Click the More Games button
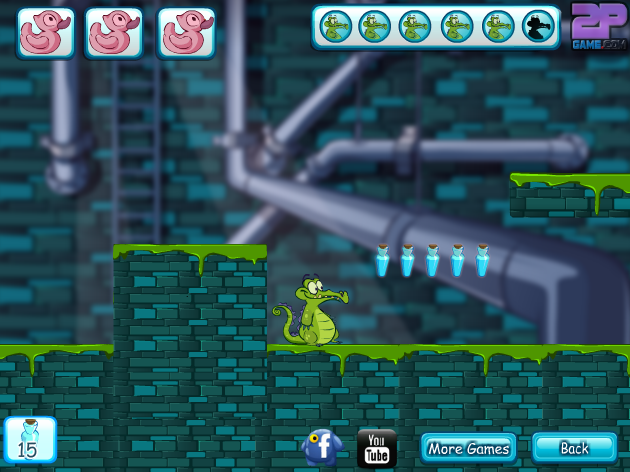 (x=468, y=448)
